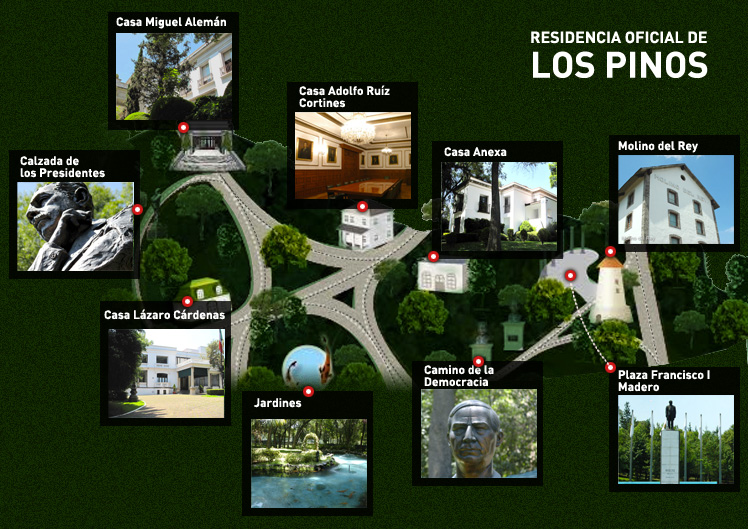View the Plaza Francisco I Madero thumbnail
748x529 pixels.
click(x=674, y=440)
